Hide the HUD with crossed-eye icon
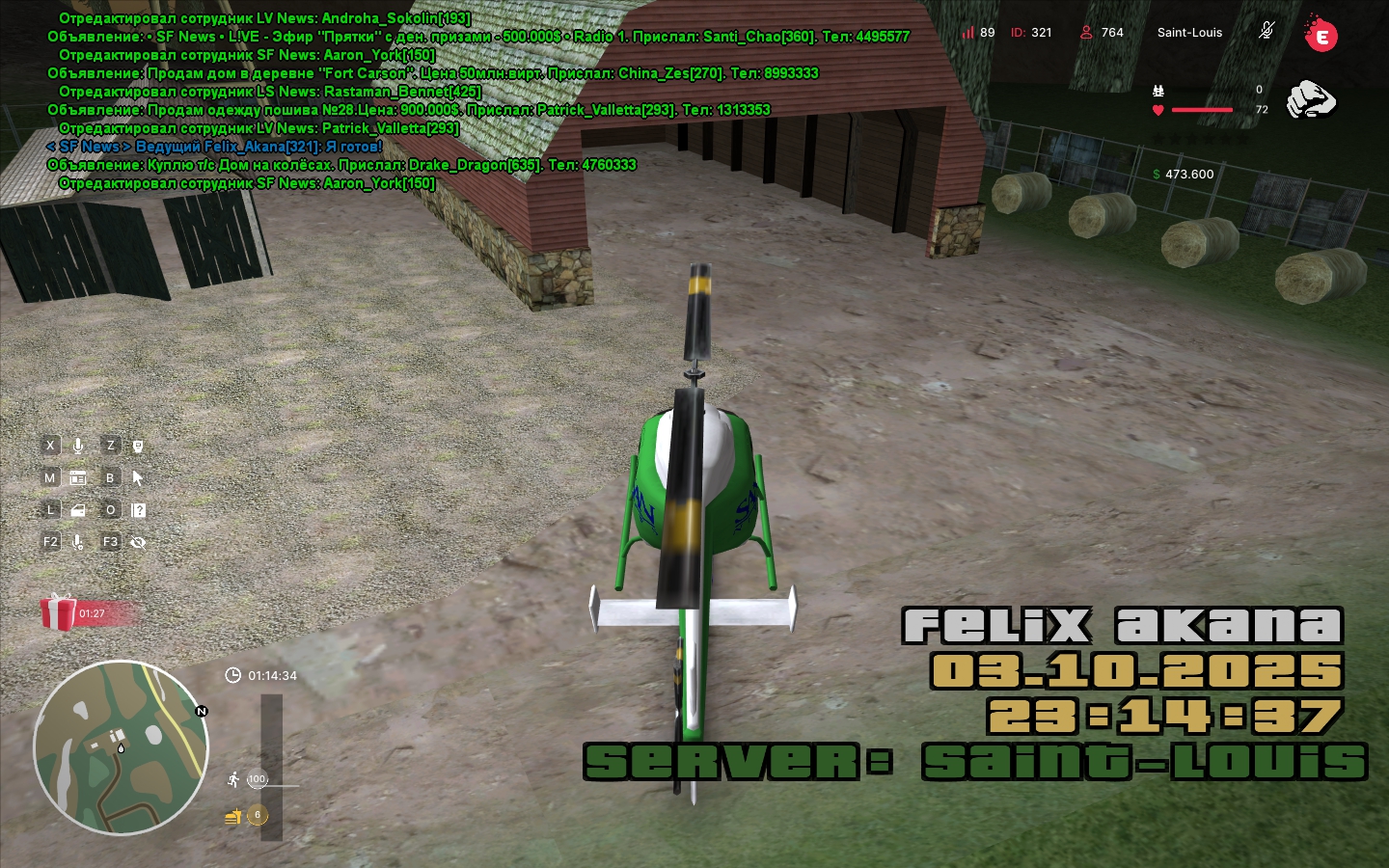This screenshot has height=868, width=1389. [x=138, y=542]
